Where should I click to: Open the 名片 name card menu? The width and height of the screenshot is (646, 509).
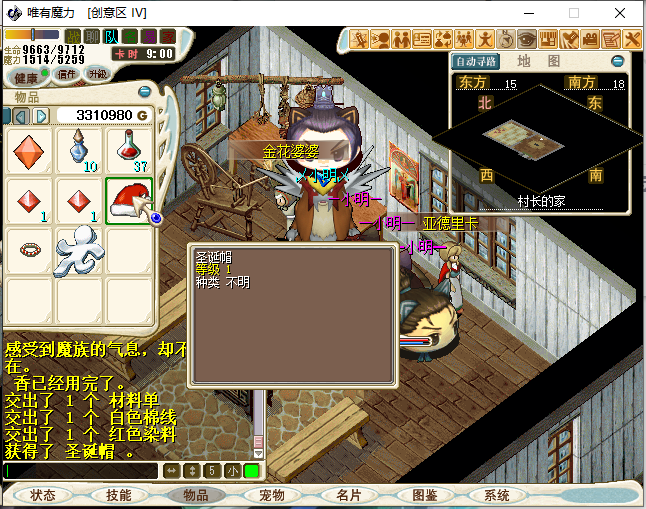point(348,495)
